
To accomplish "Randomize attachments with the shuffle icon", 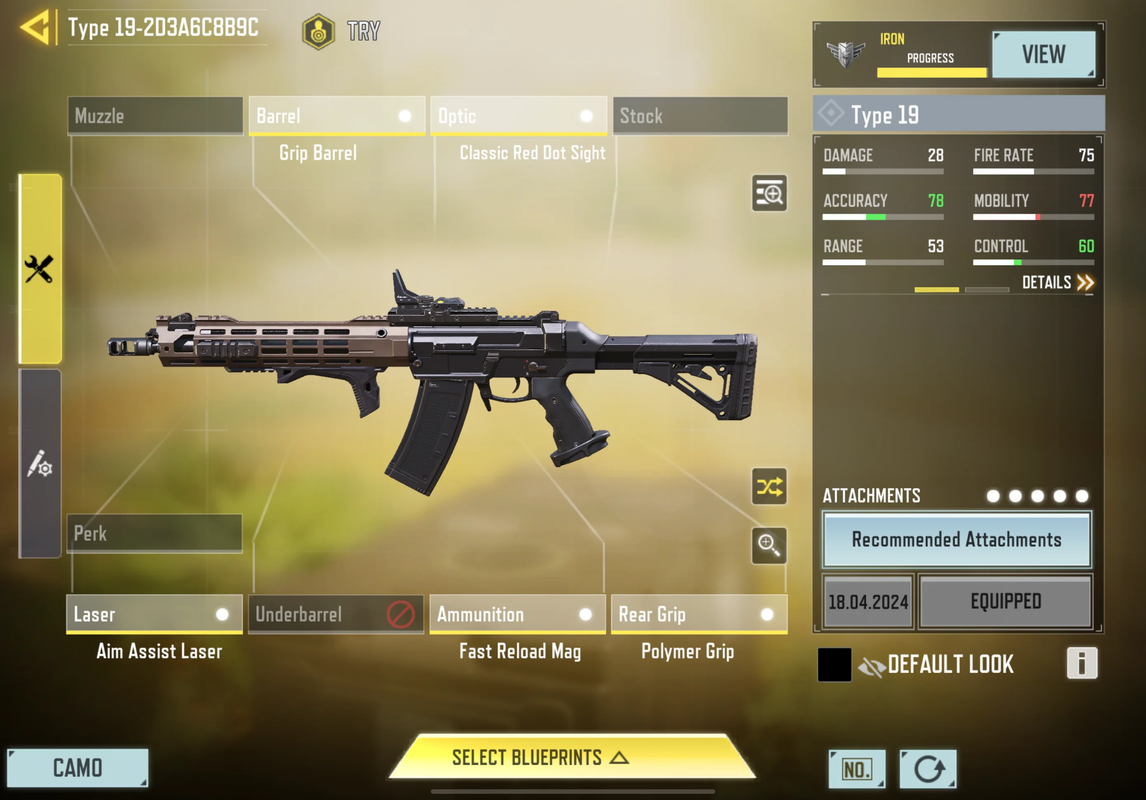I will pyautogui.click(x=769, y=487).
